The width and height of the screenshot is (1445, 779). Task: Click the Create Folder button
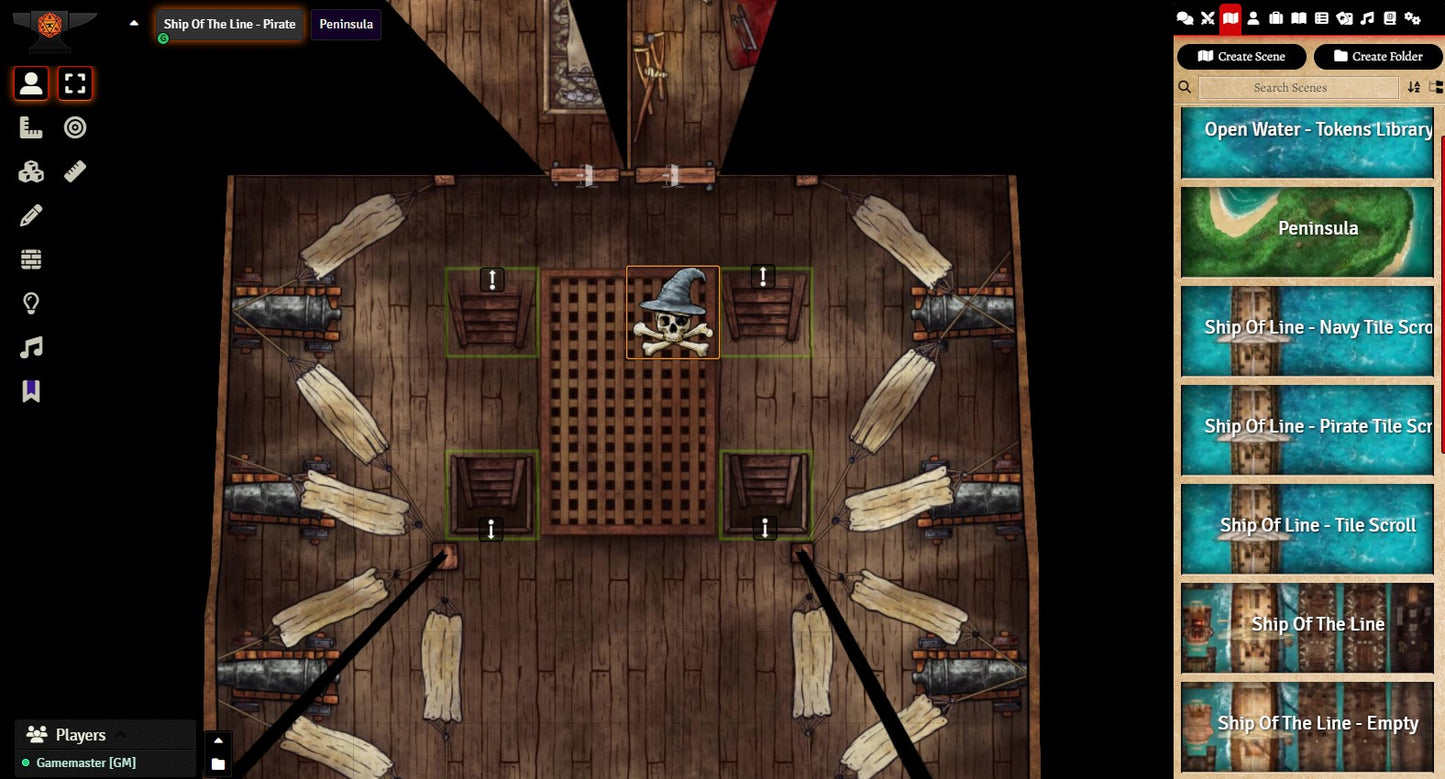pos(1376,56)
